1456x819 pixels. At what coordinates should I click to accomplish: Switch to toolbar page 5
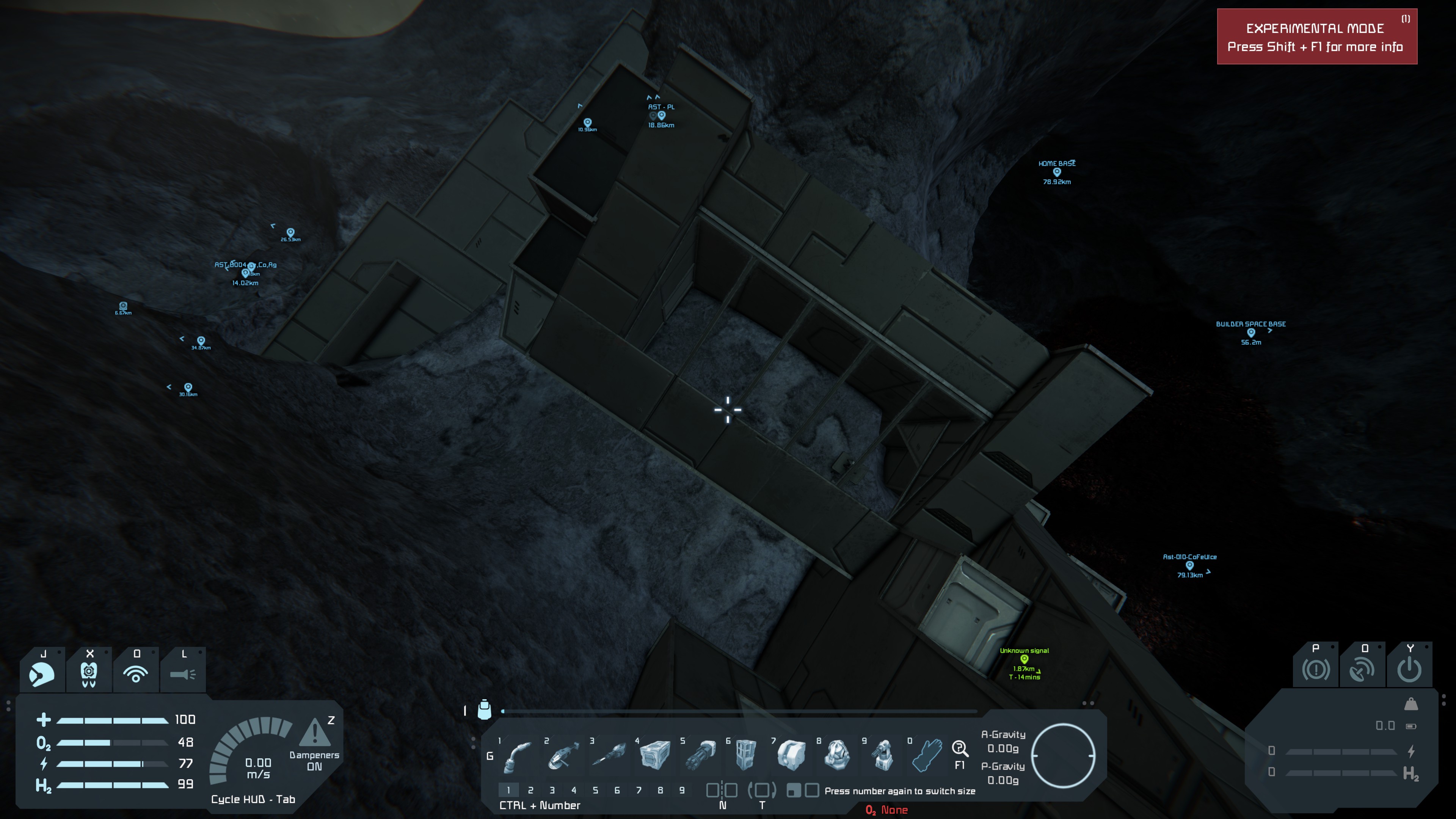pyautogui.click(x=595, y=790)
